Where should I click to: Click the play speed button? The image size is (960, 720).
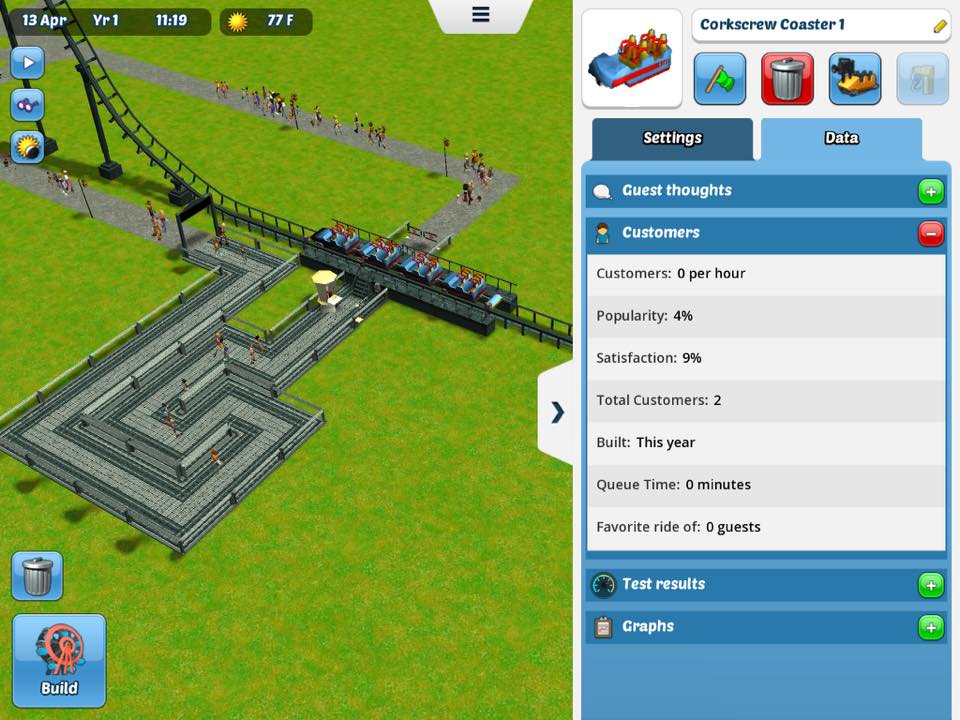point(27,63)
